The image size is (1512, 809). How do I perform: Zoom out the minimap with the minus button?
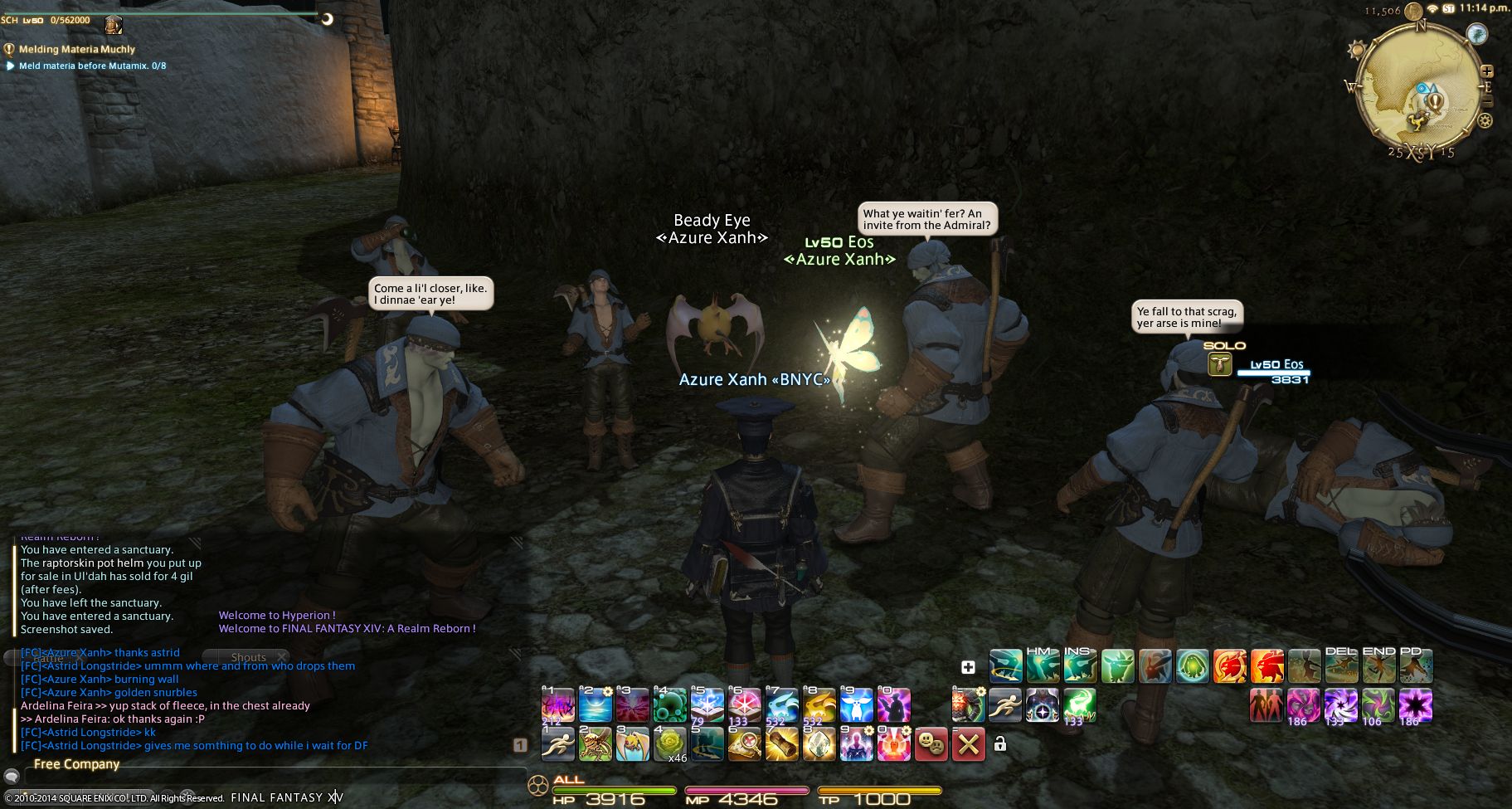(1487, 101)
